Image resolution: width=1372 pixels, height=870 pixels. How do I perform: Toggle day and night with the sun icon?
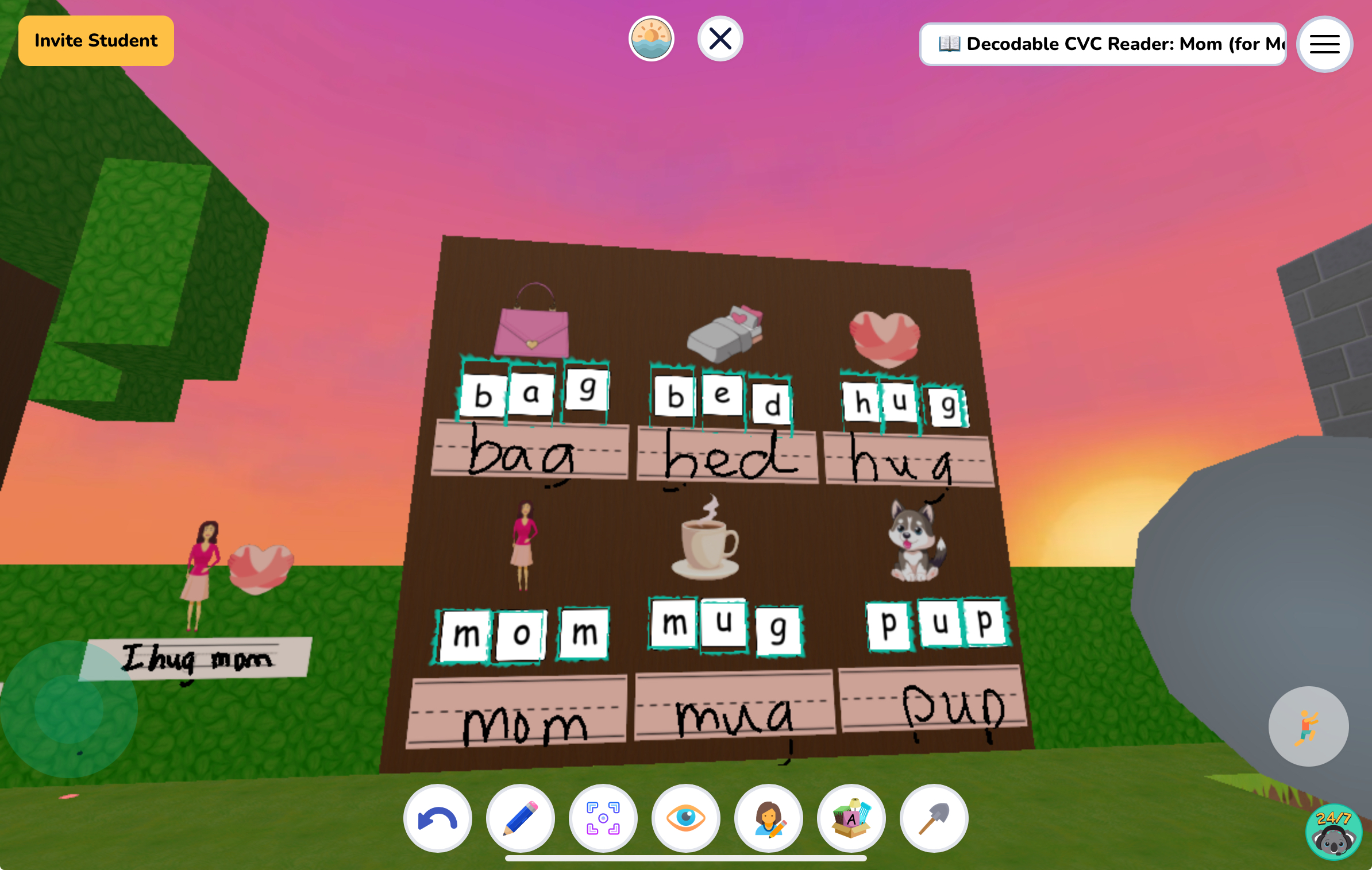pos(651,38)
